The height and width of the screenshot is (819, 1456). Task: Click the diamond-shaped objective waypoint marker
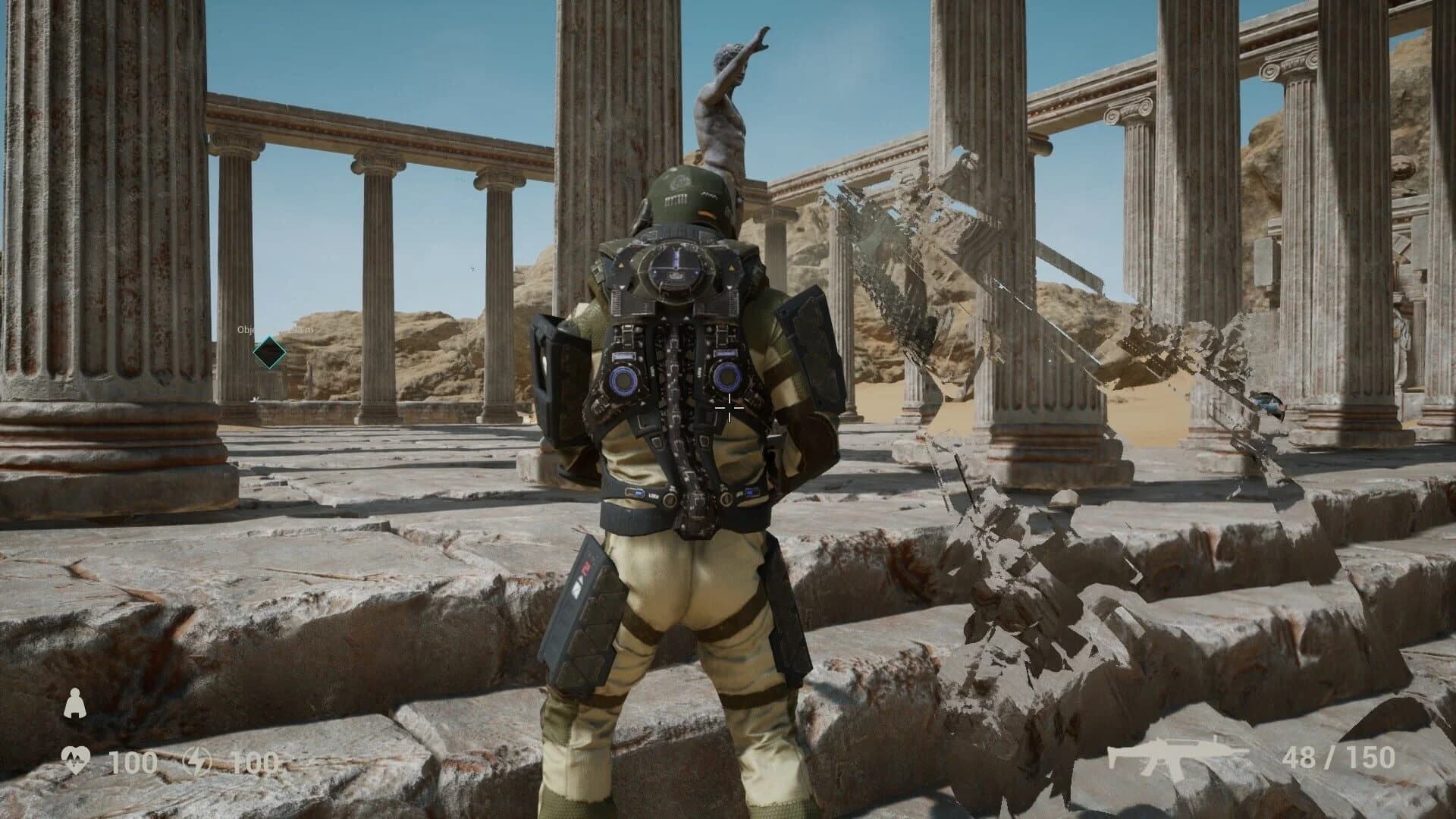coord(270,352)
